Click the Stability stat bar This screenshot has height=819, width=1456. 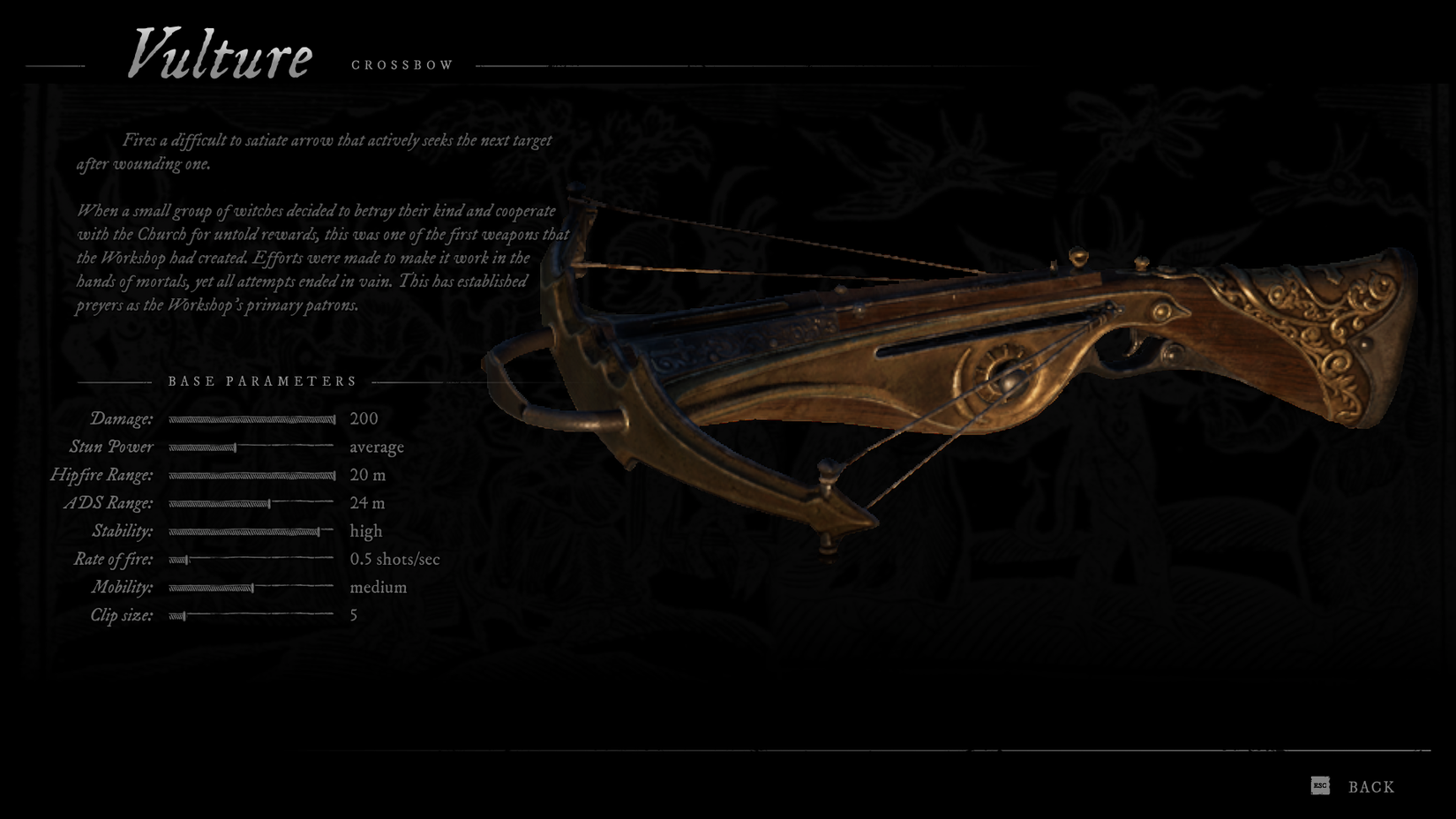tap(251, 531)
